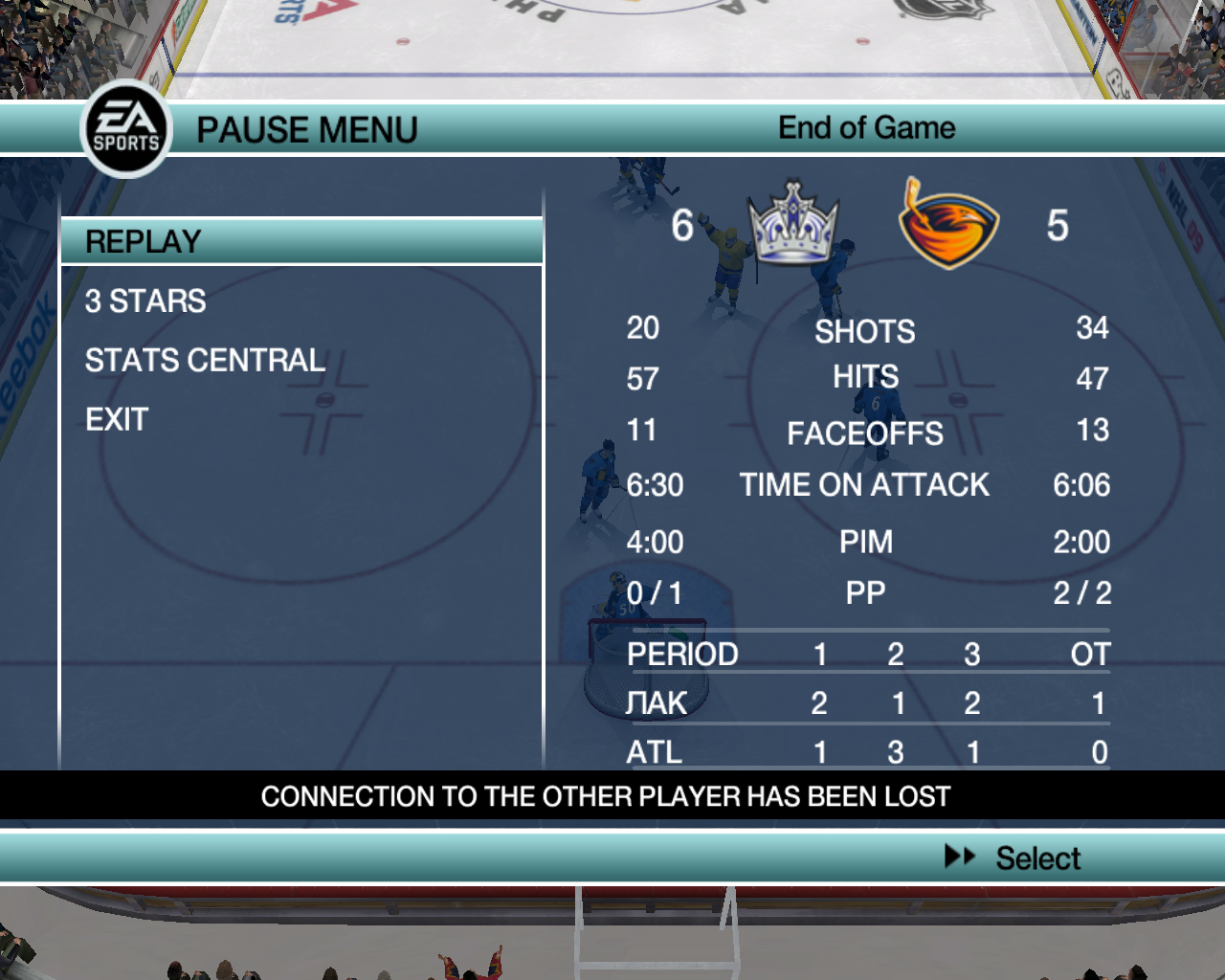Image resolution: width=1225 pixels, height=980 pixels.
Task: Select the REPLAY menu entry
Action: click(144, 242)
